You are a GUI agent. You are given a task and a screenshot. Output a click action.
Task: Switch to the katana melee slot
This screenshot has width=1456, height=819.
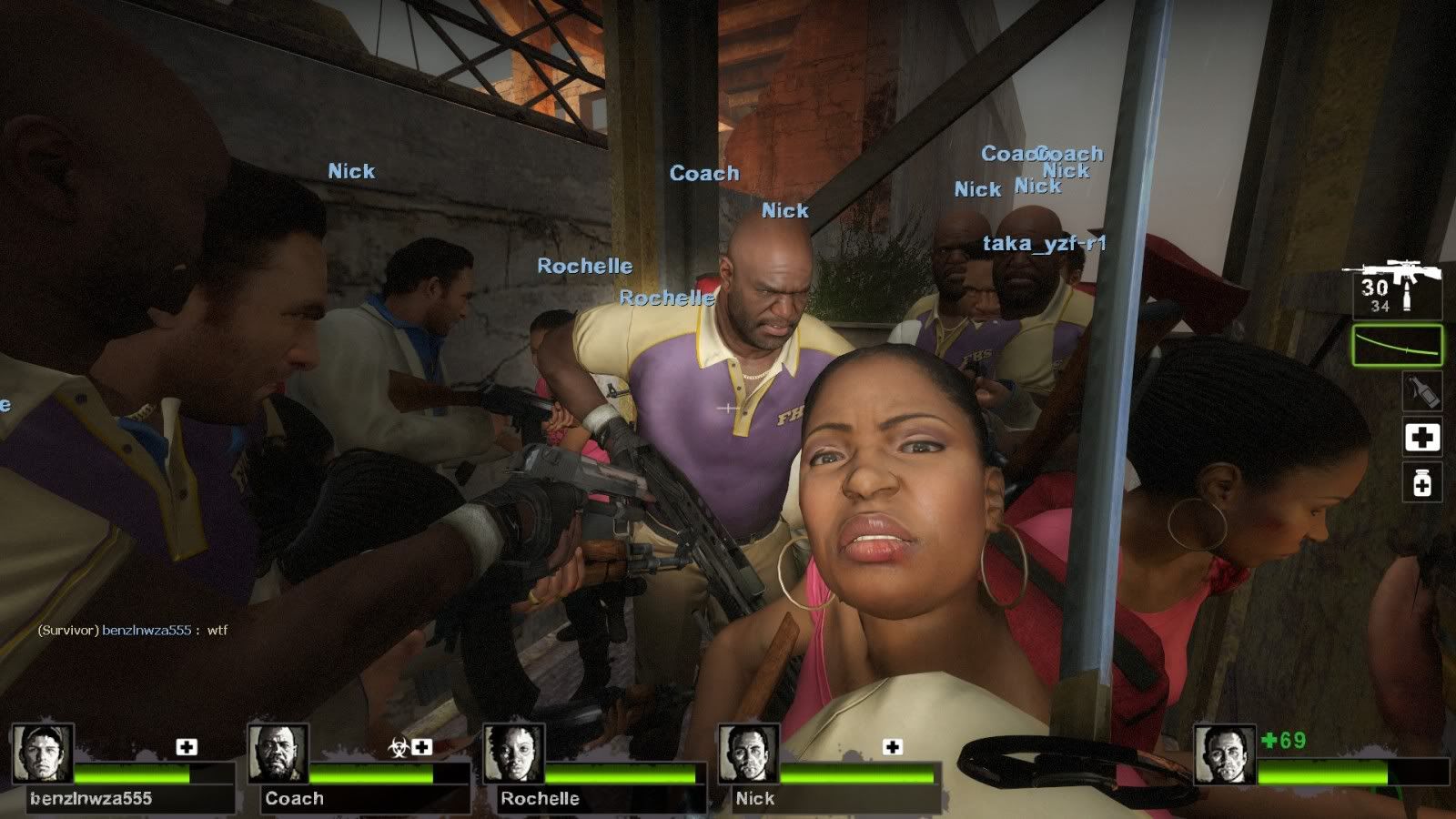tap(1397, 346)
